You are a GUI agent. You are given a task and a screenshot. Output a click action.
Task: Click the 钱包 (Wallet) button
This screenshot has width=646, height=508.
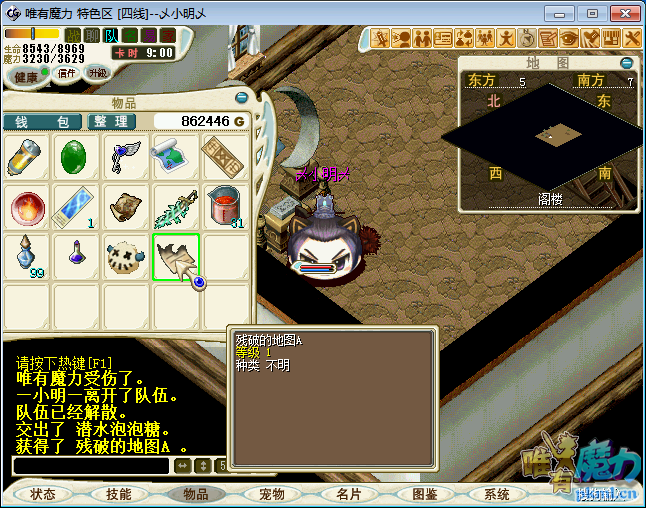click(42, 121)
